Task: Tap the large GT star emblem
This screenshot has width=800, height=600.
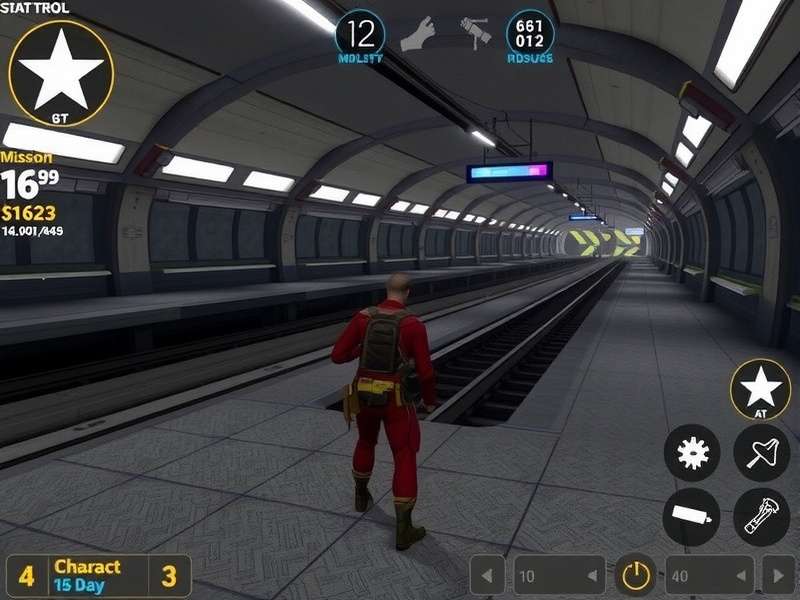Action: [61, 72]
